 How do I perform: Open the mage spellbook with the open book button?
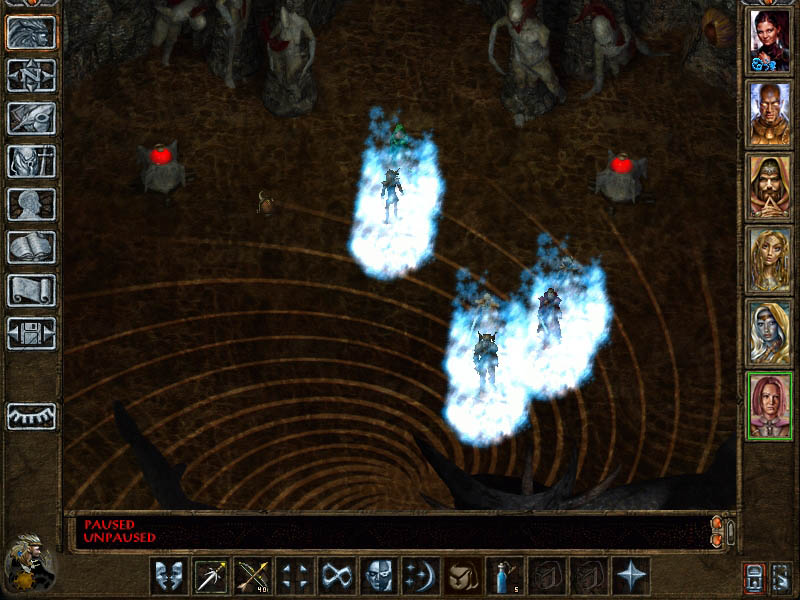click(x=31, y=247)
